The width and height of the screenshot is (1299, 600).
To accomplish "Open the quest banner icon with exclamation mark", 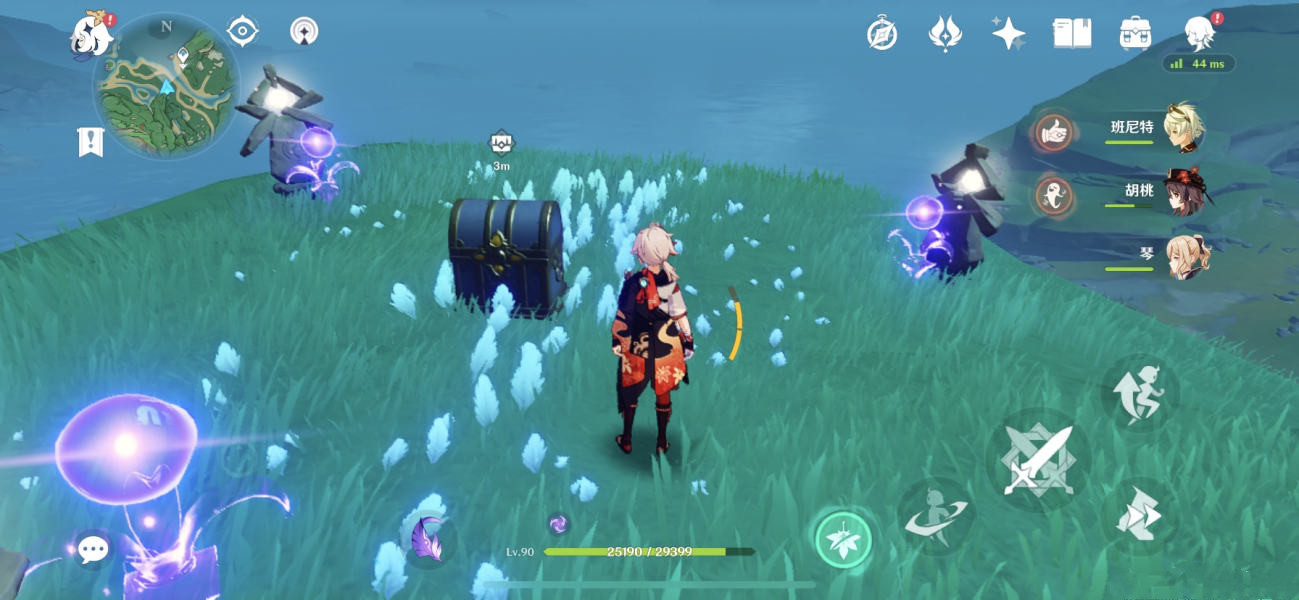I will click(91, 142).
